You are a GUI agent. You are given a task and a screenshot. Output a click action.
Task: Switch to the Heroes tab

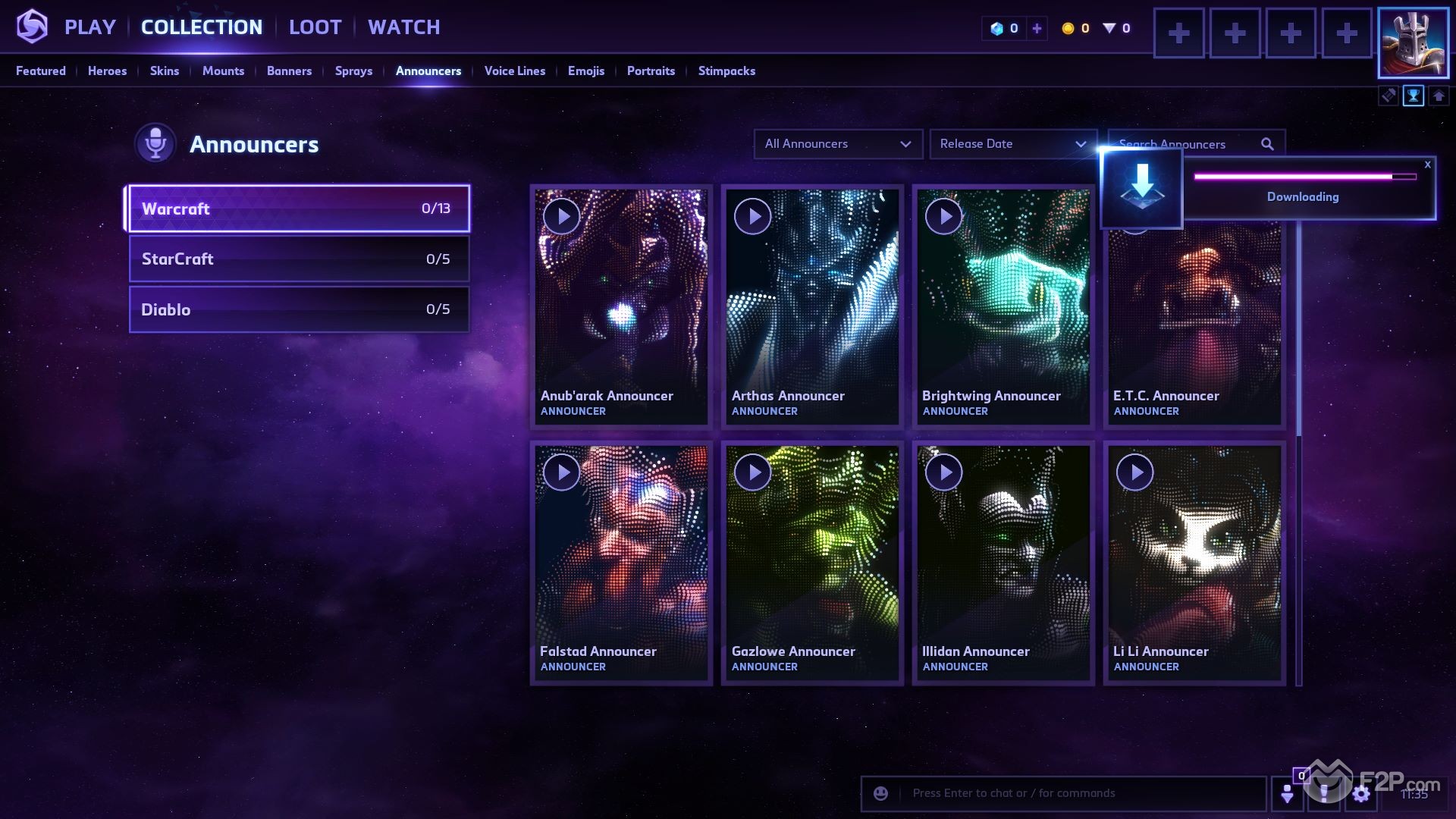pos(107,71)
